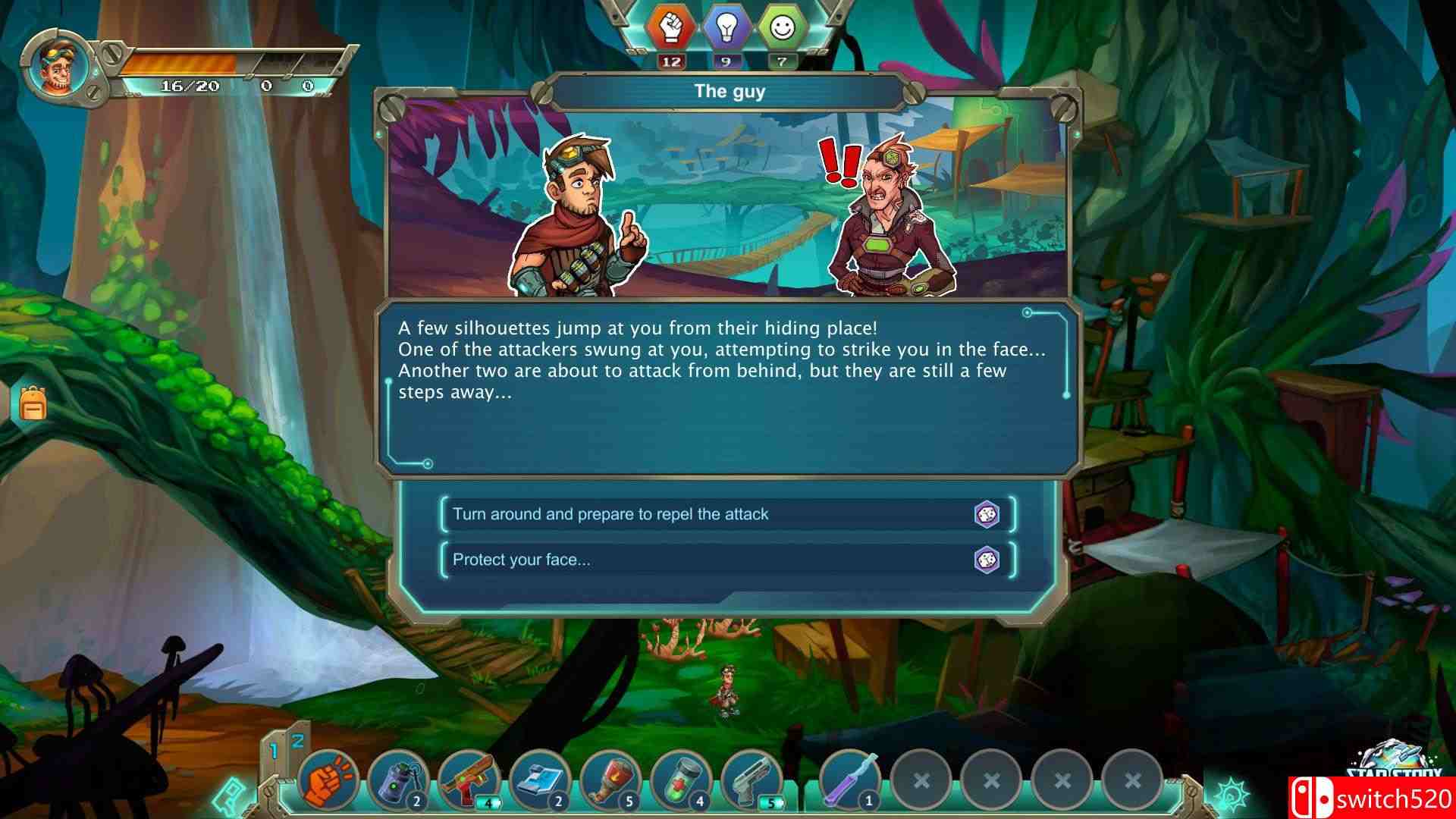
Task: Equip the orange blaster pistol
Action: tap(469, 780)
